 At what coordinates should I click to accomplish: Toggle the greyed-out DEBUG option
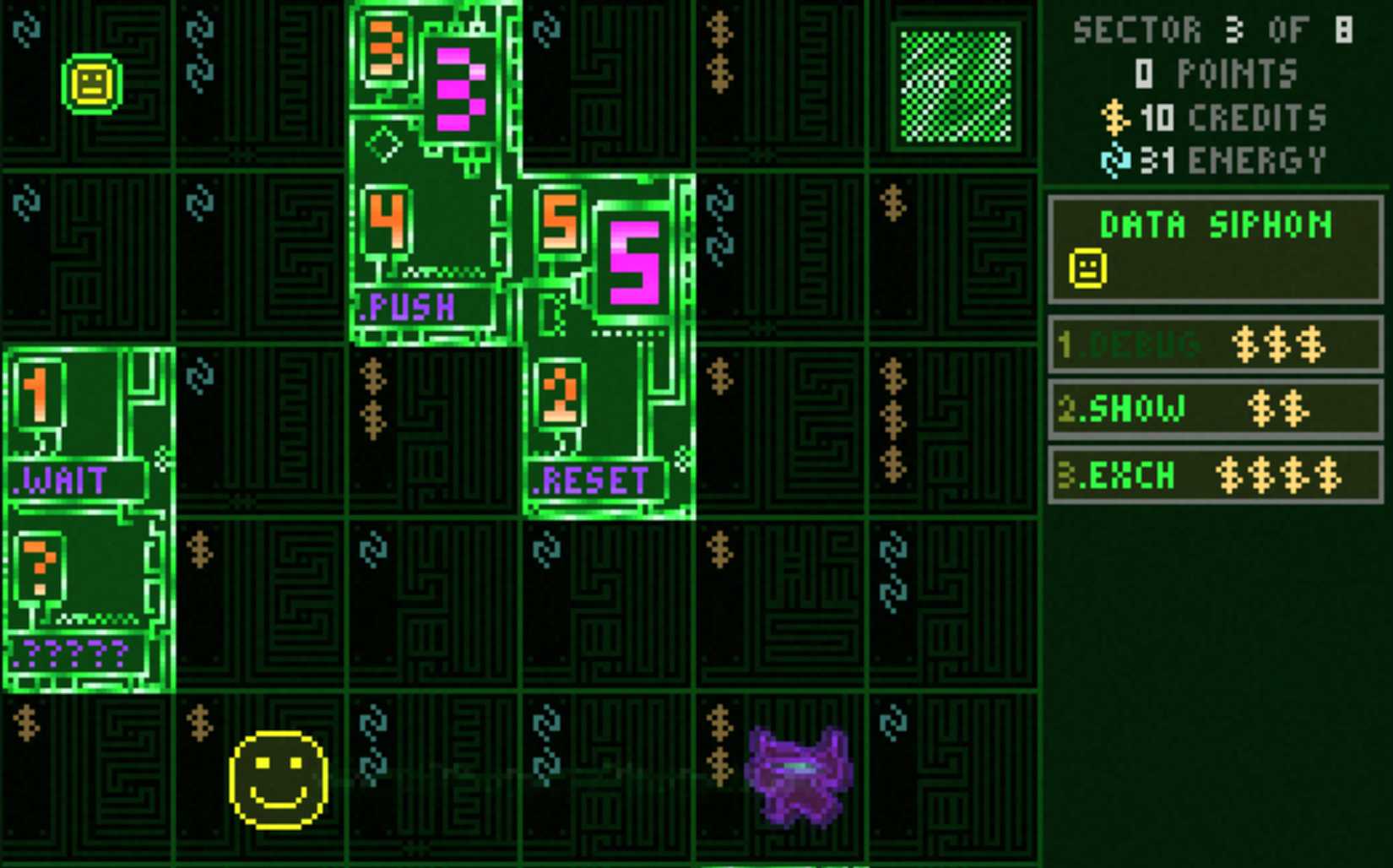1216,344
